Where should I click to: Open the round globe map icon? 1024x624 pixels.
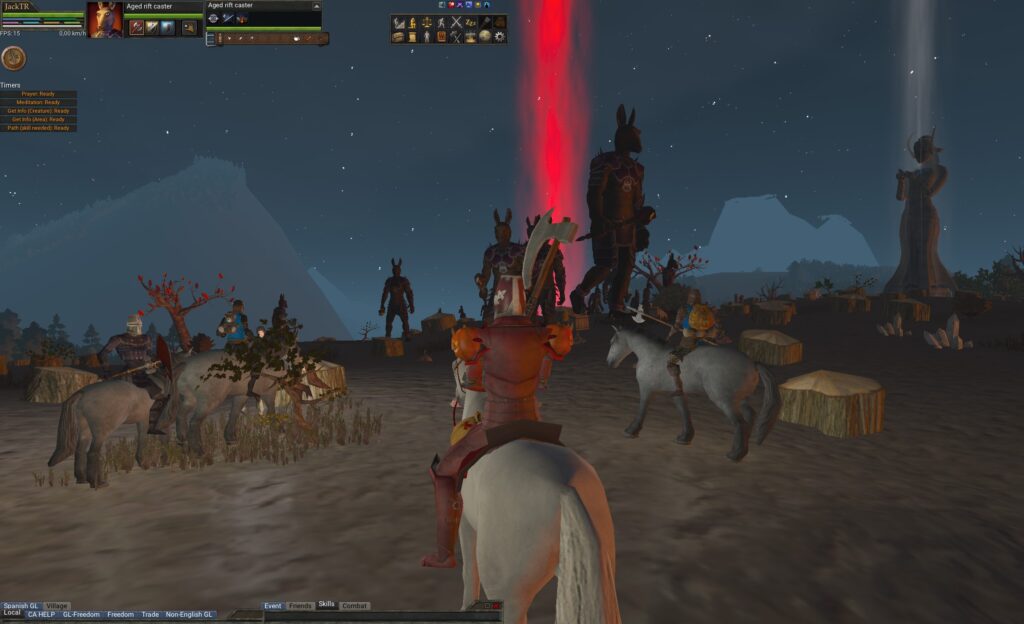tap(485, 37)
